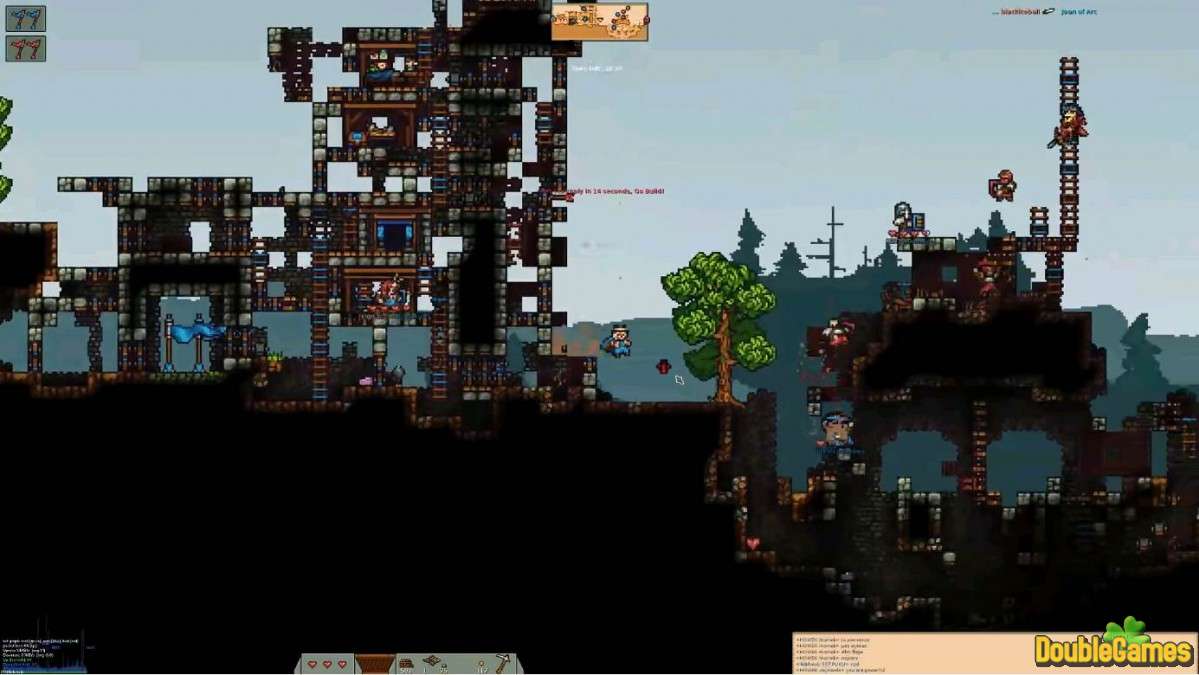Open the minimap at the top
This screenshot has width=1199, height=675.
[x=599, y=21]
